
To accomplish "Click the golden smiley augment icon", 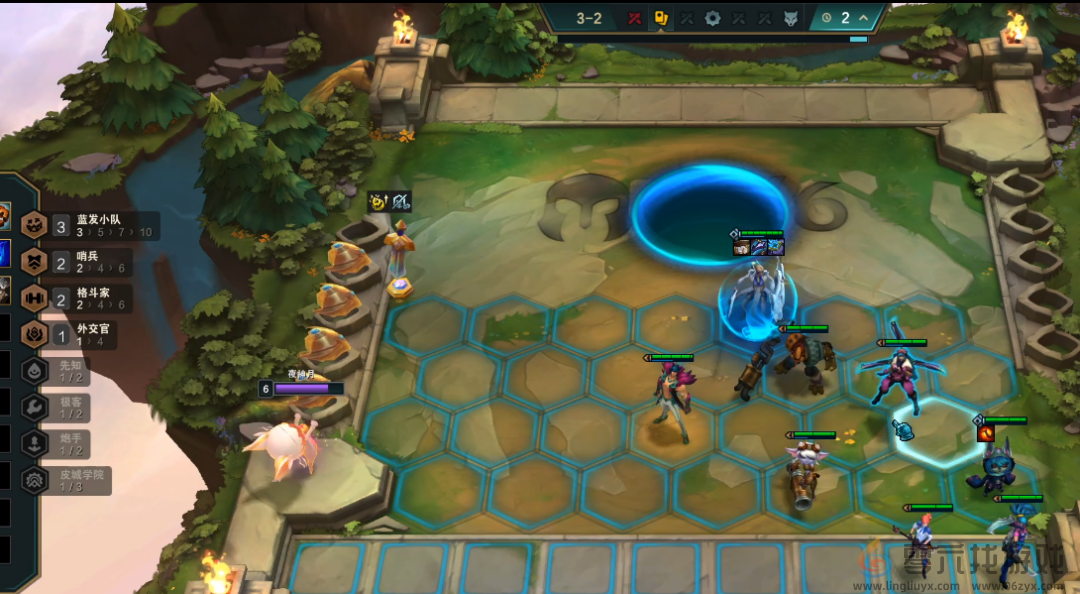I will point(378,201).
